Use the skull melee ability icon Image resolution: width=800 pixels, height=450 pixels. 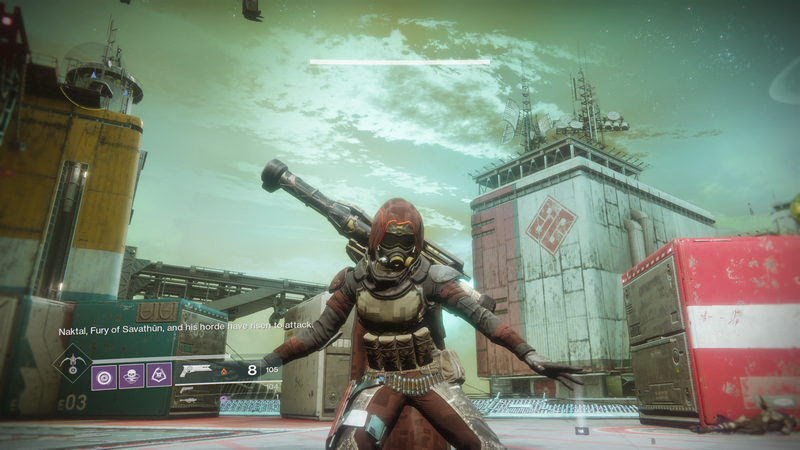(x=131, y=377)
